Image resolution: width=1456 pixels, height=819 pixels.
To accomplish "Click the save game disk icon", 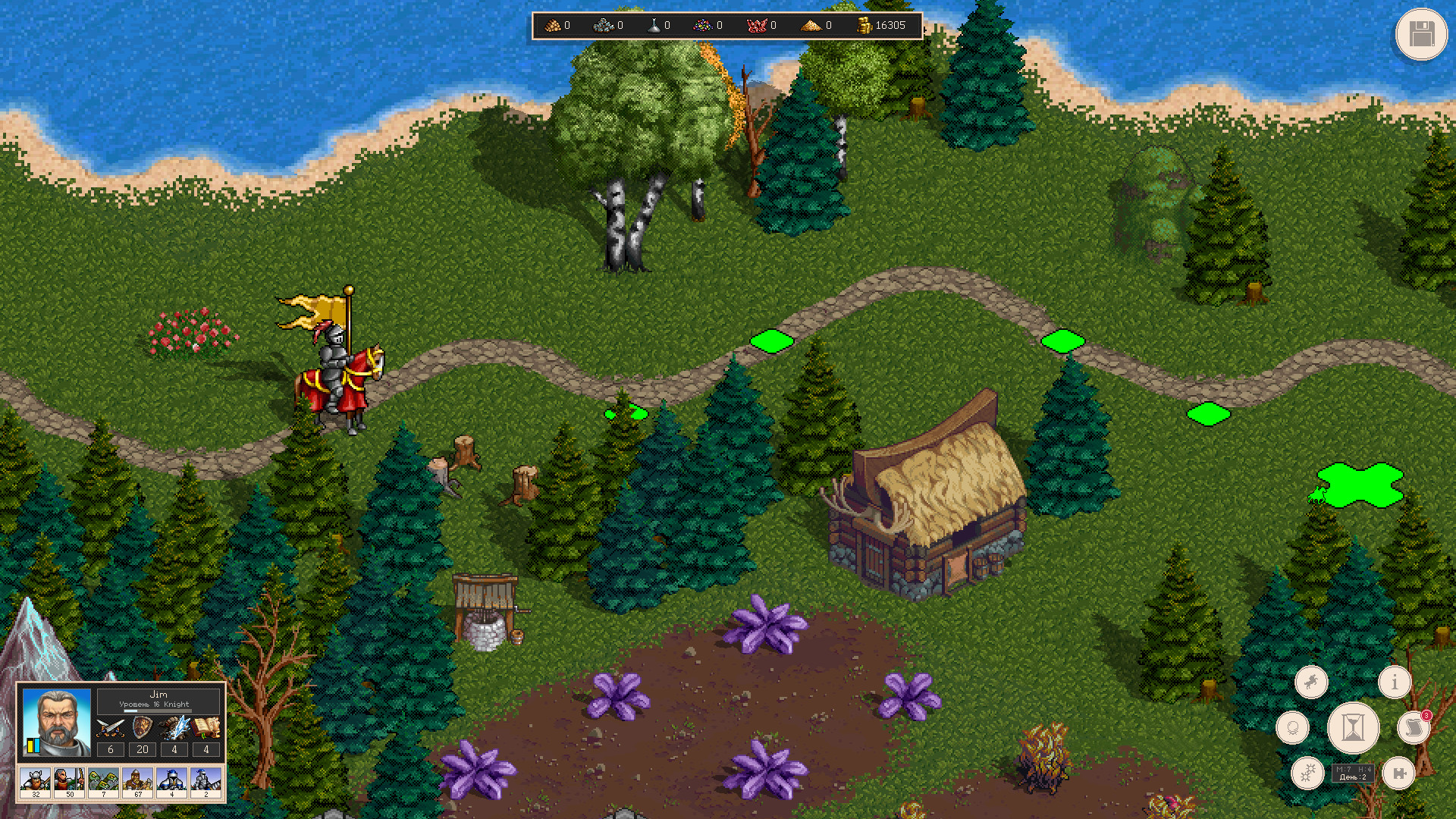I will [1421, 34].
